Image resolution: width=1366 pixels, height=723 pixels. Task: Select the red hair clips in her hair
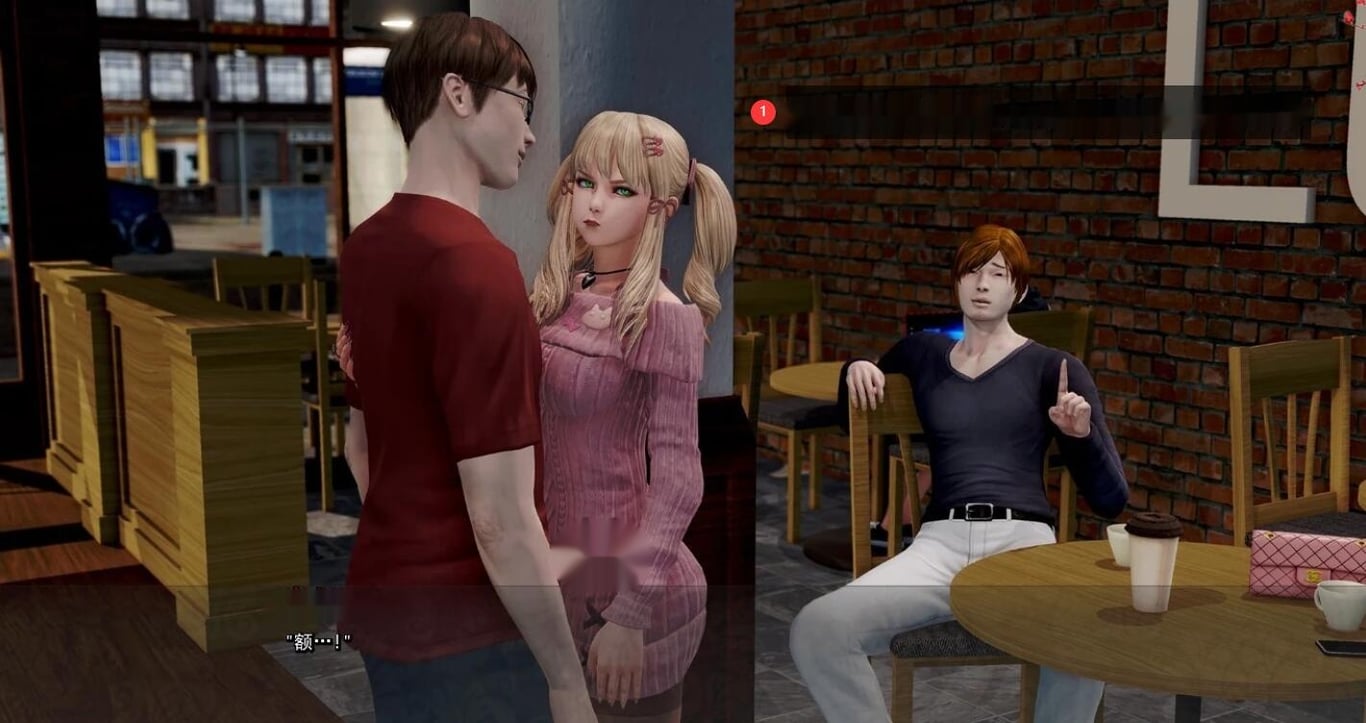[x=651, y=143]
